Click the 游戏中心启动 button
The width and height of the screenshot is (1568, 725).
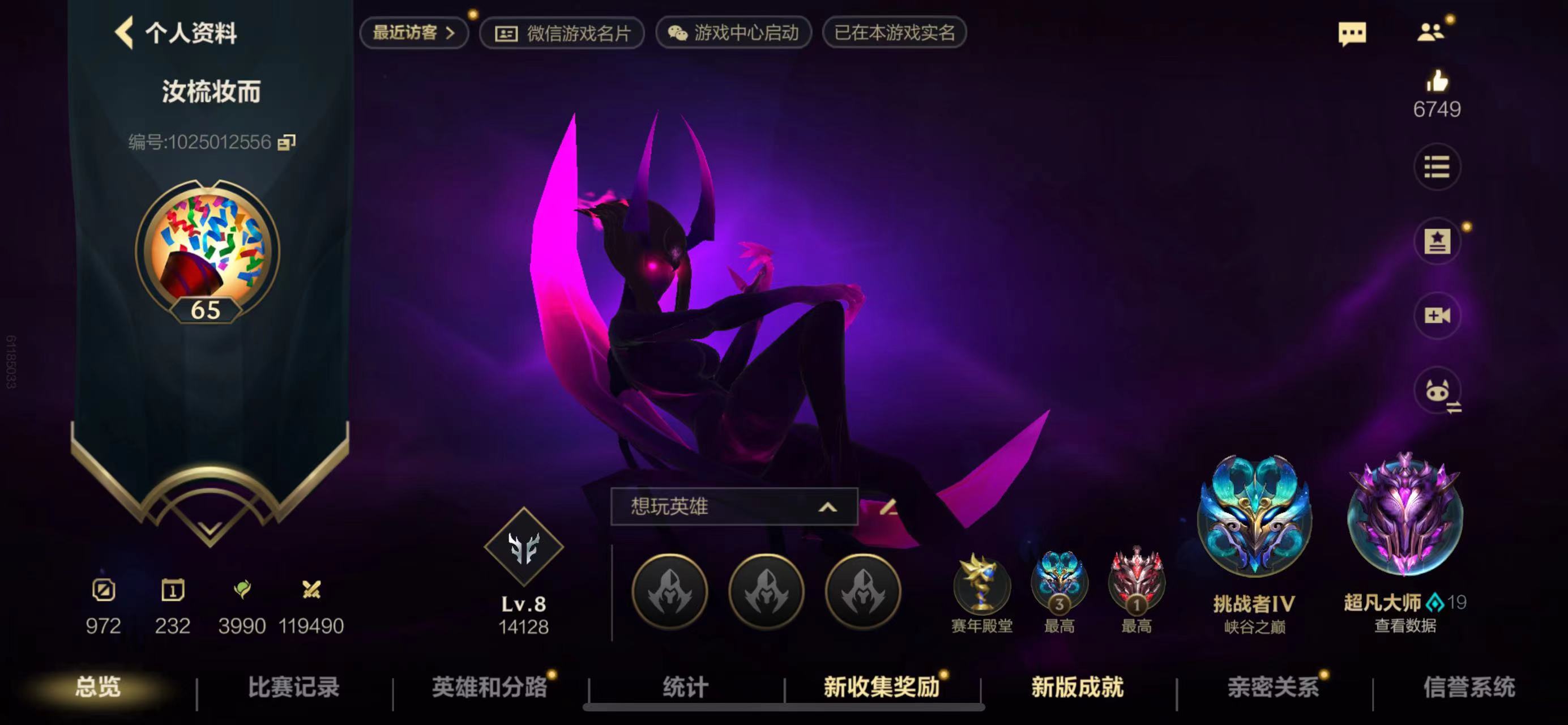tap(733, 33)
